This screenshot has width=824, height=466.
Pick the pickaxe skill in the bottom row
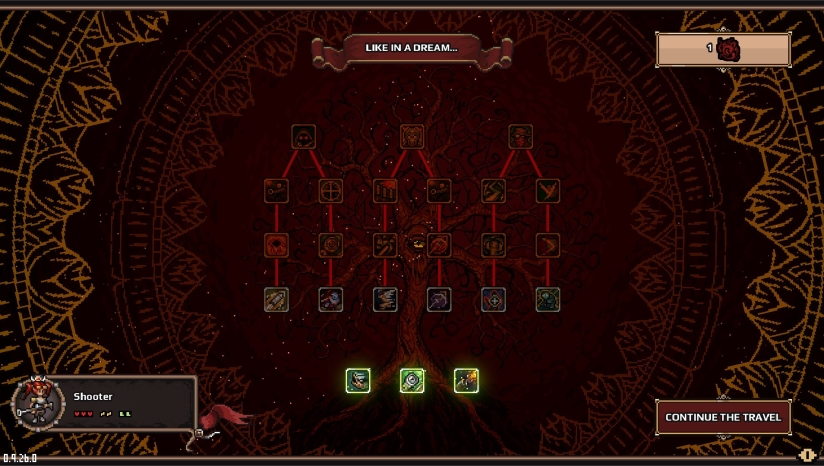[x=439, y=299]
